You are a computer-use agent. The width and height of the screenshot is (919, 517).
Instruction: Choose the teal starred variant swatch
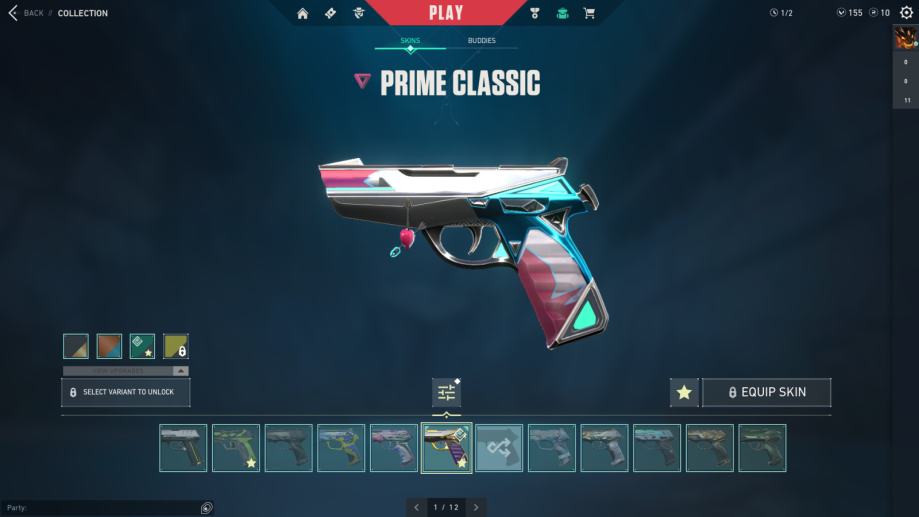coord(142,346)
